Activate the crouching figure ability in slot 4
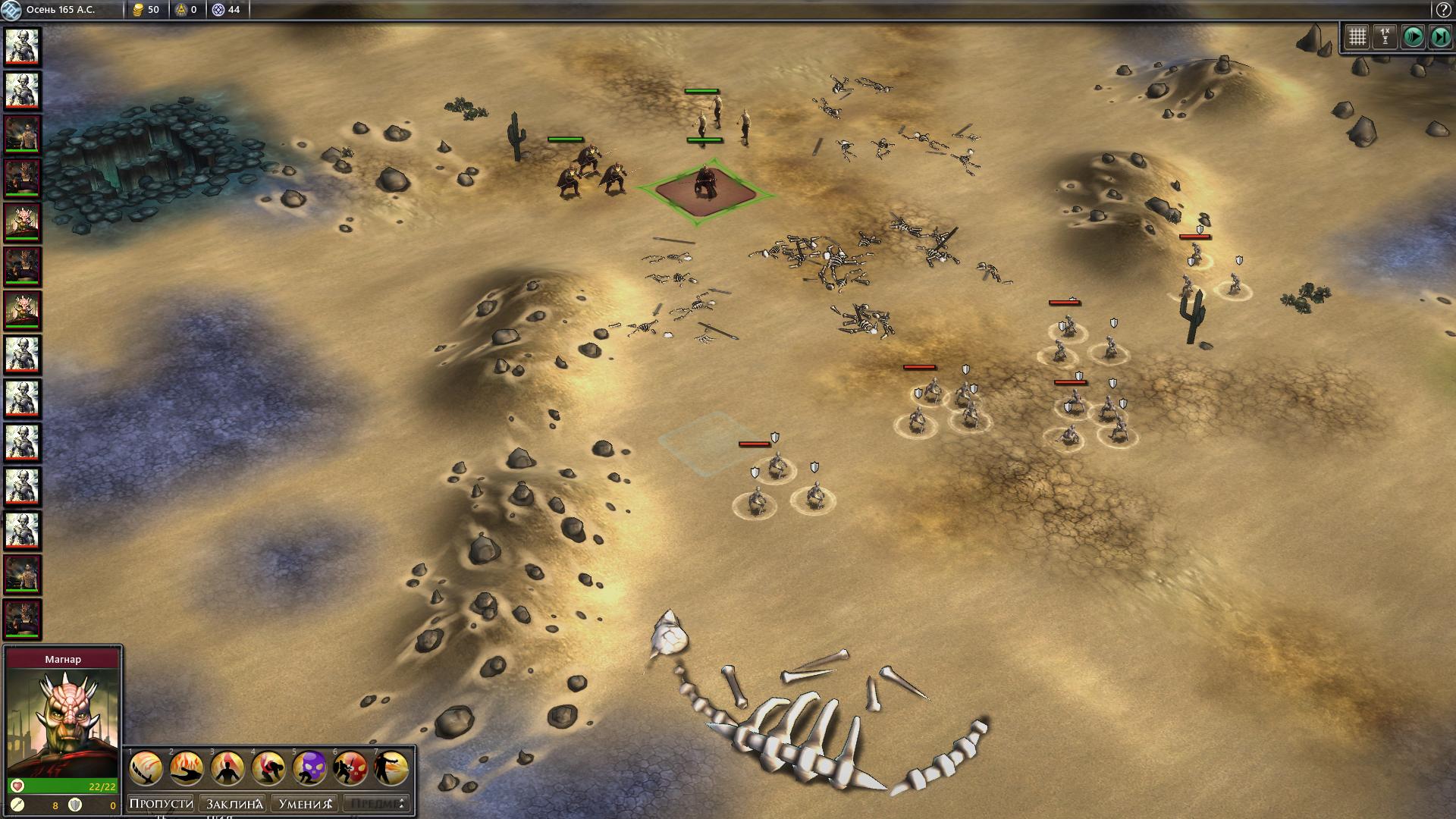 [x=268, y=769]
